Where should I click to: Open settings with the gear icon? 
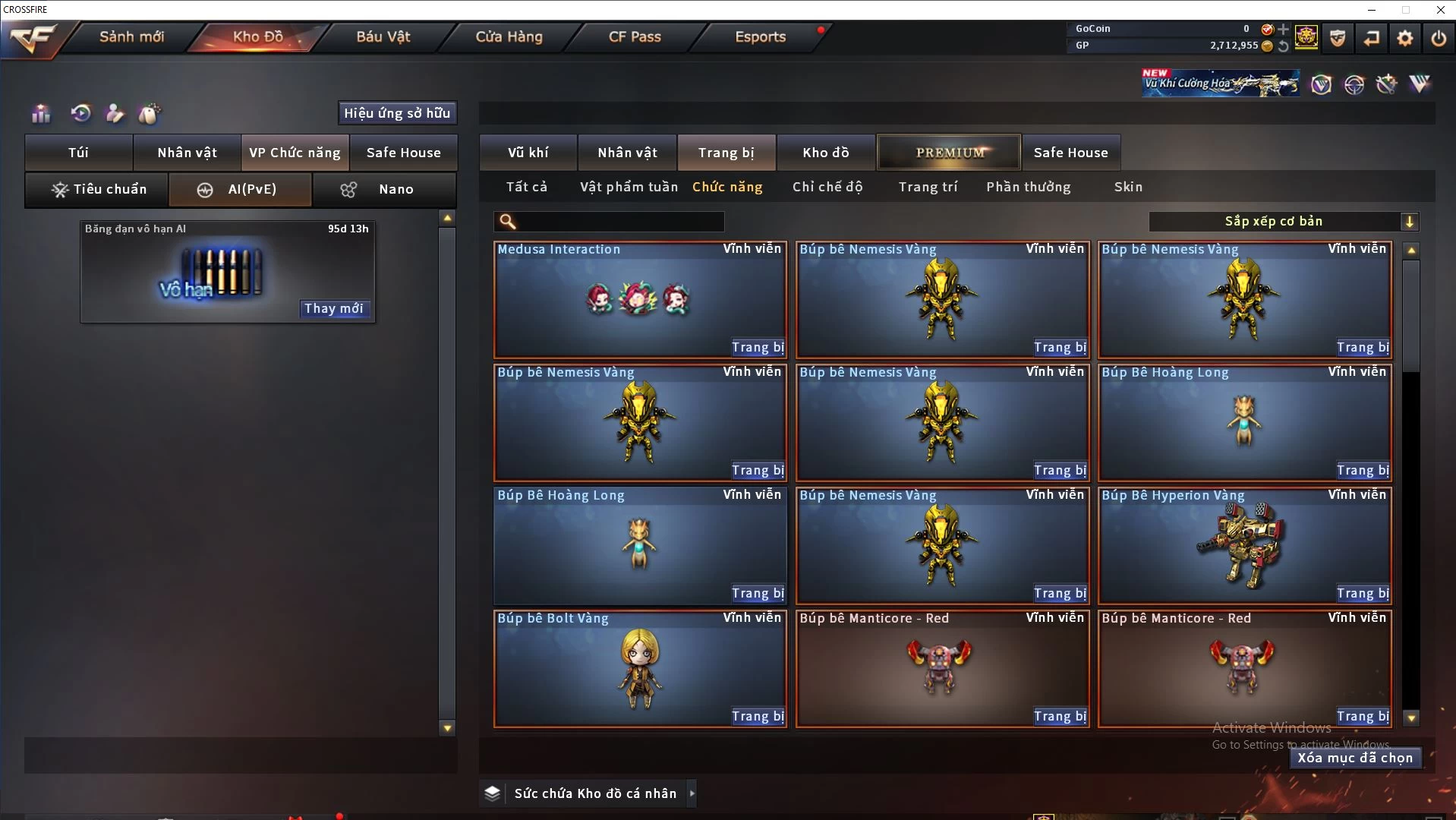click(1405, 38)
